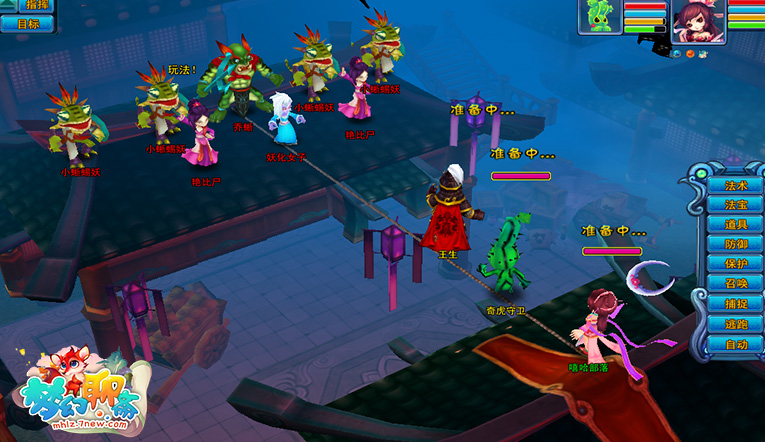This screenshot has width=765, height=442.
Task: Open the 法术 spell menu
Action: (736, 185)
